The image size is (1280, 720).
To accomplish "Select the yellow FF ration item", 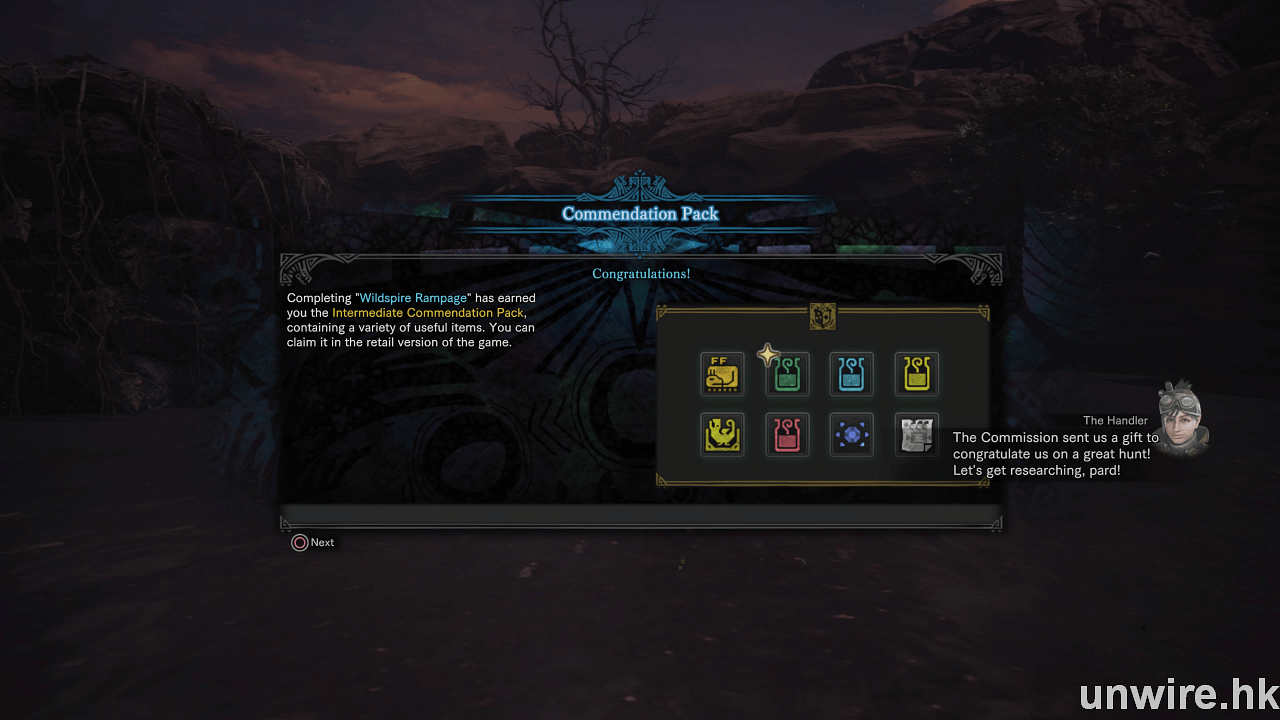I will coord(722,374).
